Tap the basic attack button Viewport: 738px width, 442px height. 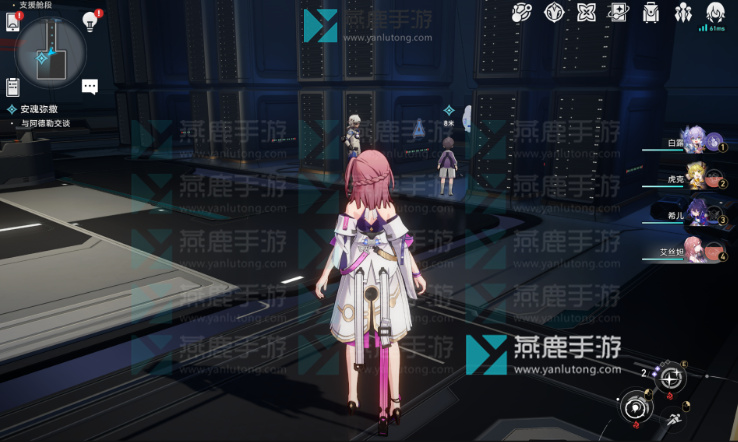coord(636,407)
